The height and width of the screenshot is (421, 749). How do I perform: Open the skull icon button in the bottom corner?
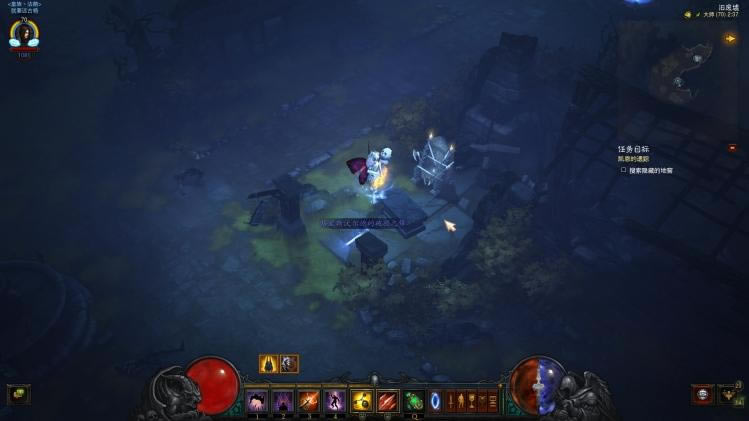click(703, 395)
